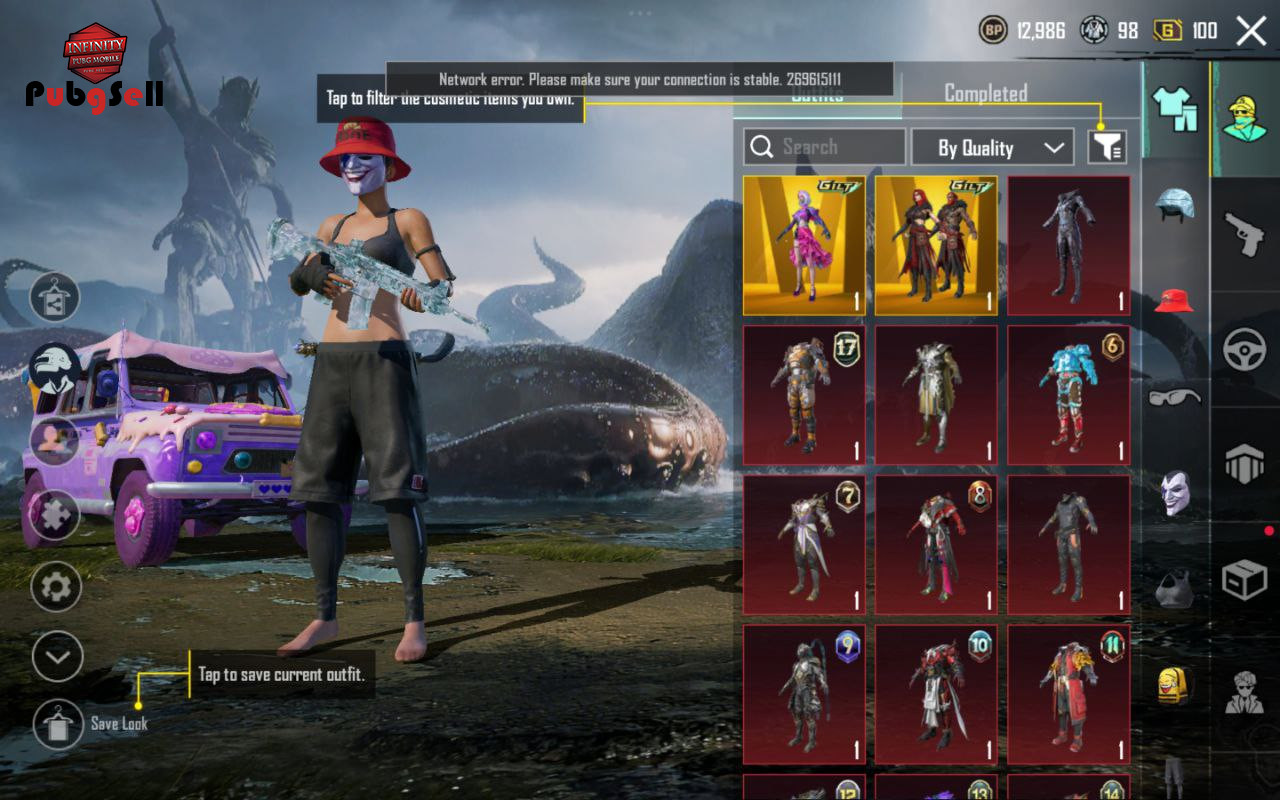Close the inventory screen

coord(1251,31)
